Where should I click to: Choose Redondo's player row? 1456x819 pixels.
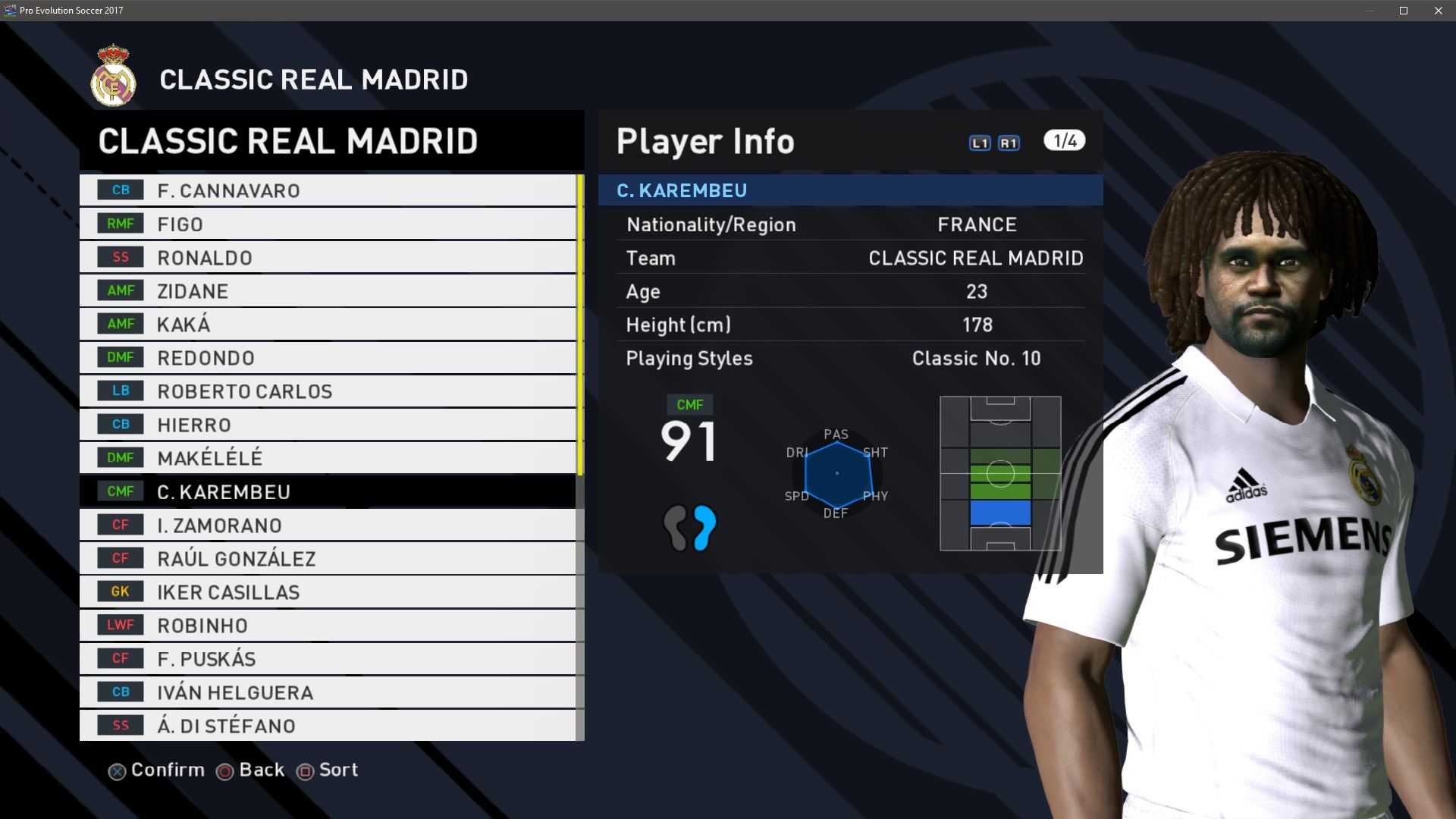(x=327, y=357)
